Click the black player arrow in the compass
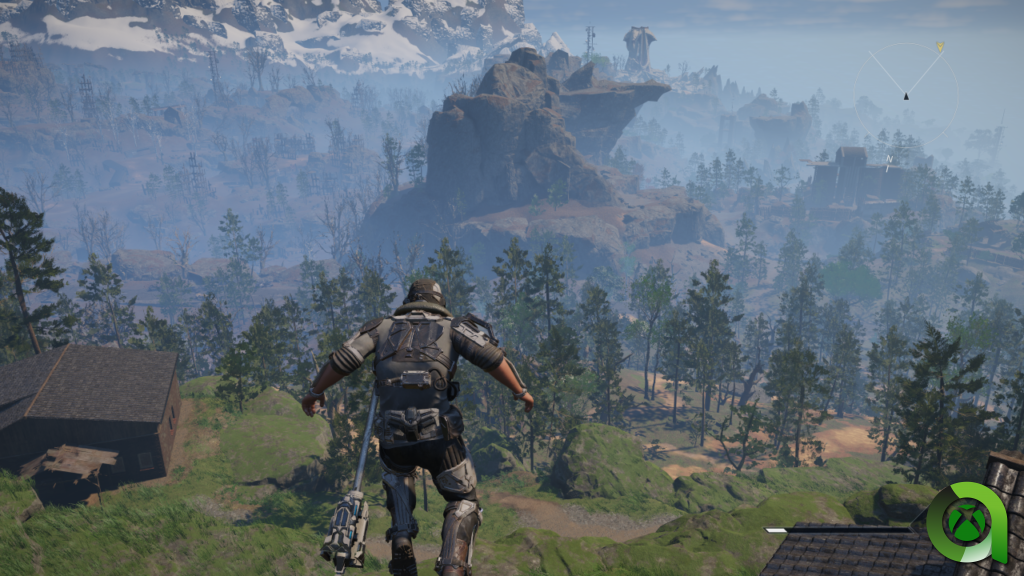Image resolution: width=1024 pixels, height=576 pixels. coord(906,96)
